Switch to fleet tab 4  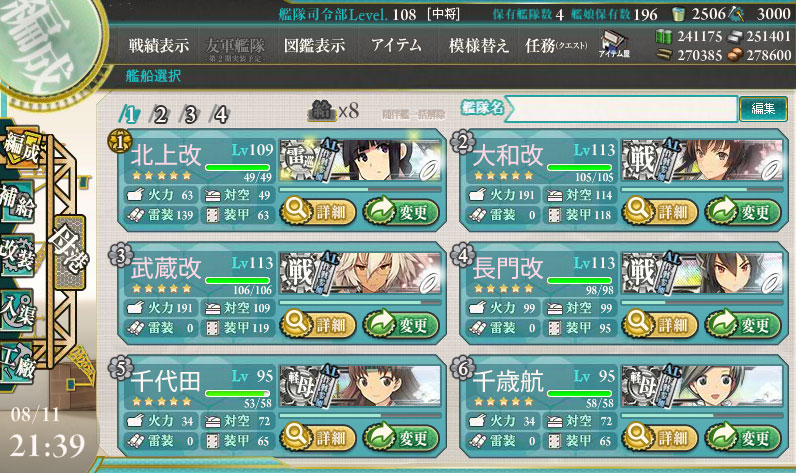coord(220,113)
